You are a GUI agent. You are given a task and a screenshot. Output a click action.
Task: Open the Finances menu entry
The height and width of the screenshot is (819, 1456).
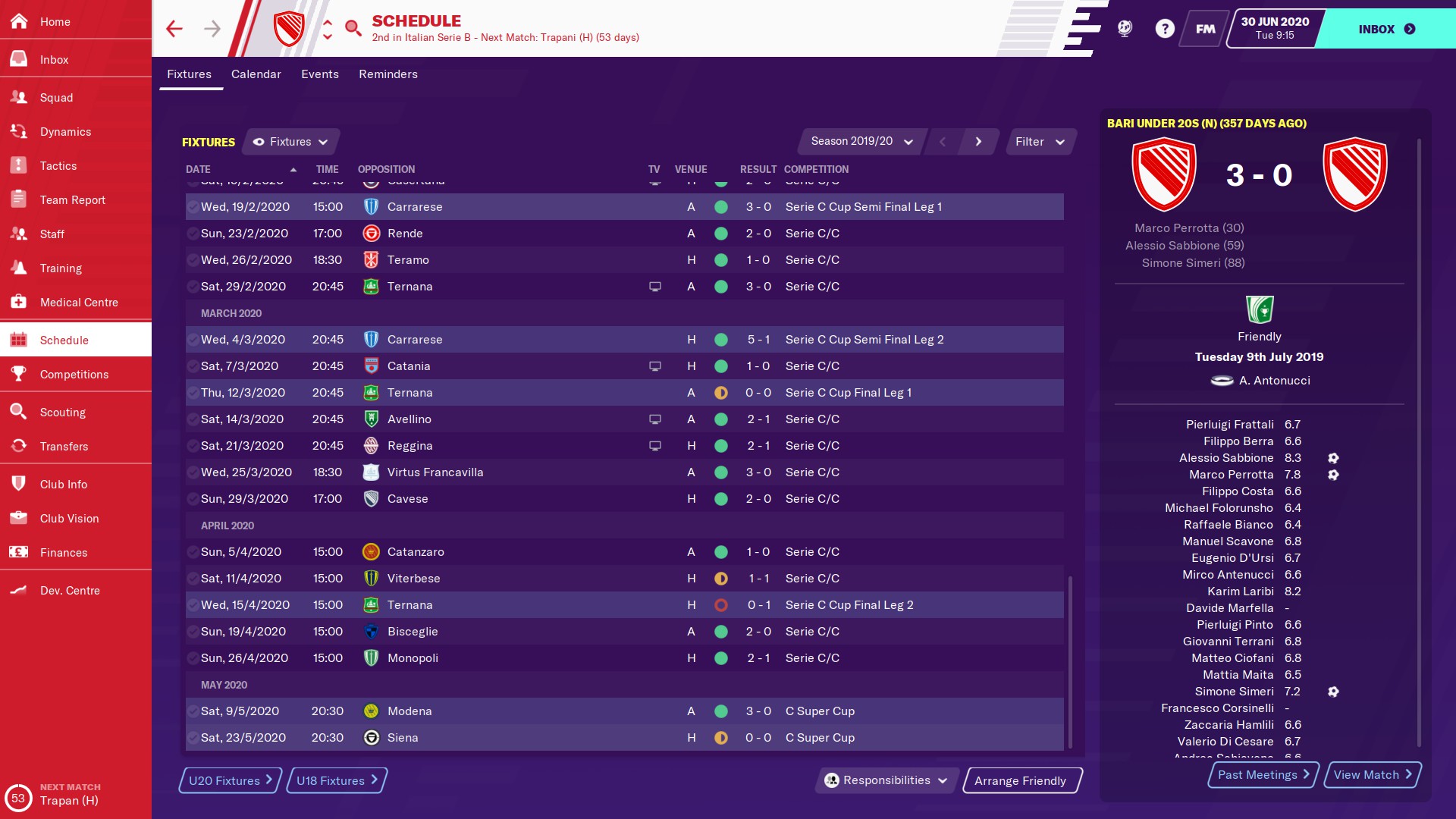[64, 553]
